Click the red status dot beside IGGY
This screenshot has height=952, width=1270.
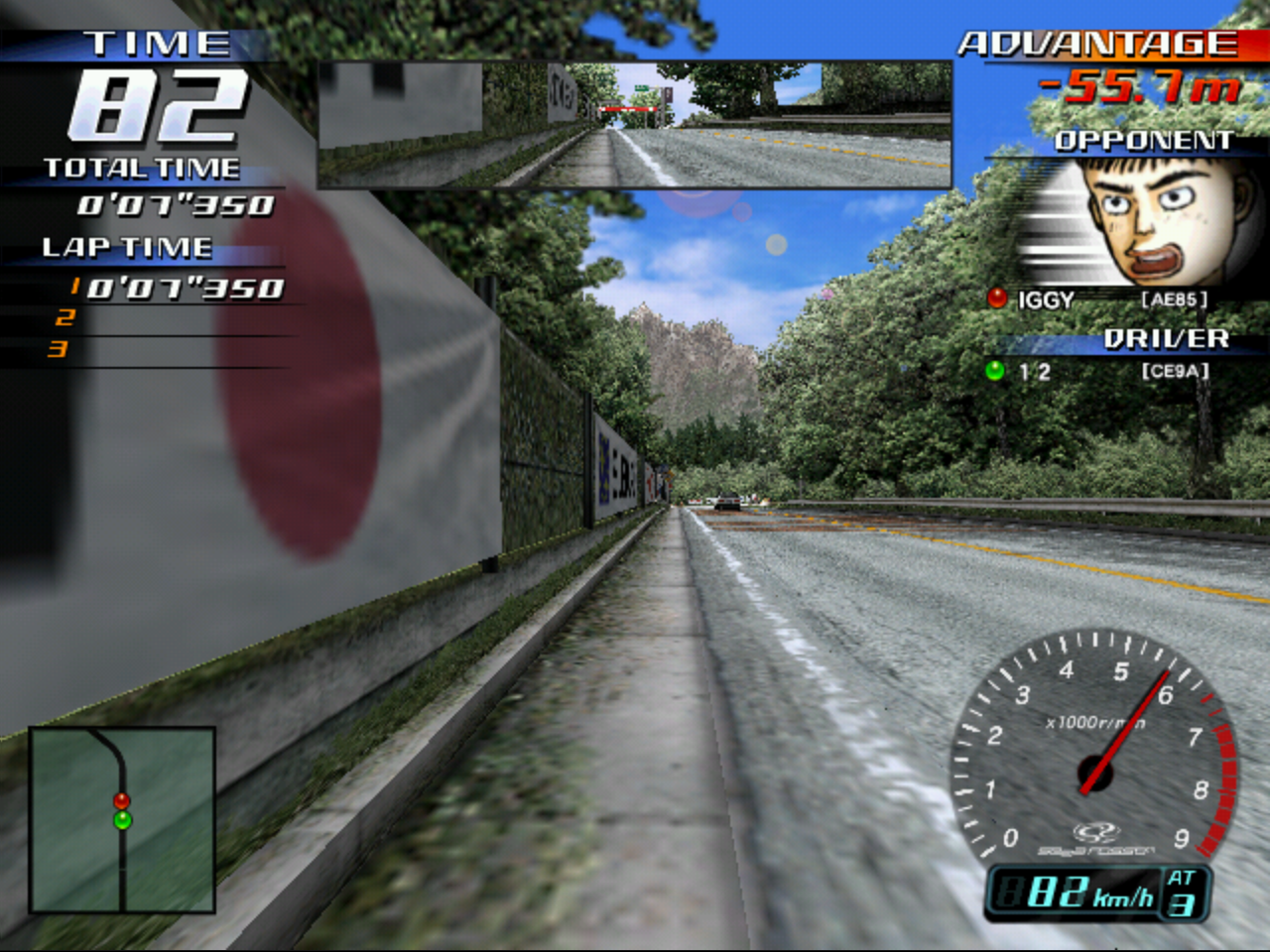(996, 297)
